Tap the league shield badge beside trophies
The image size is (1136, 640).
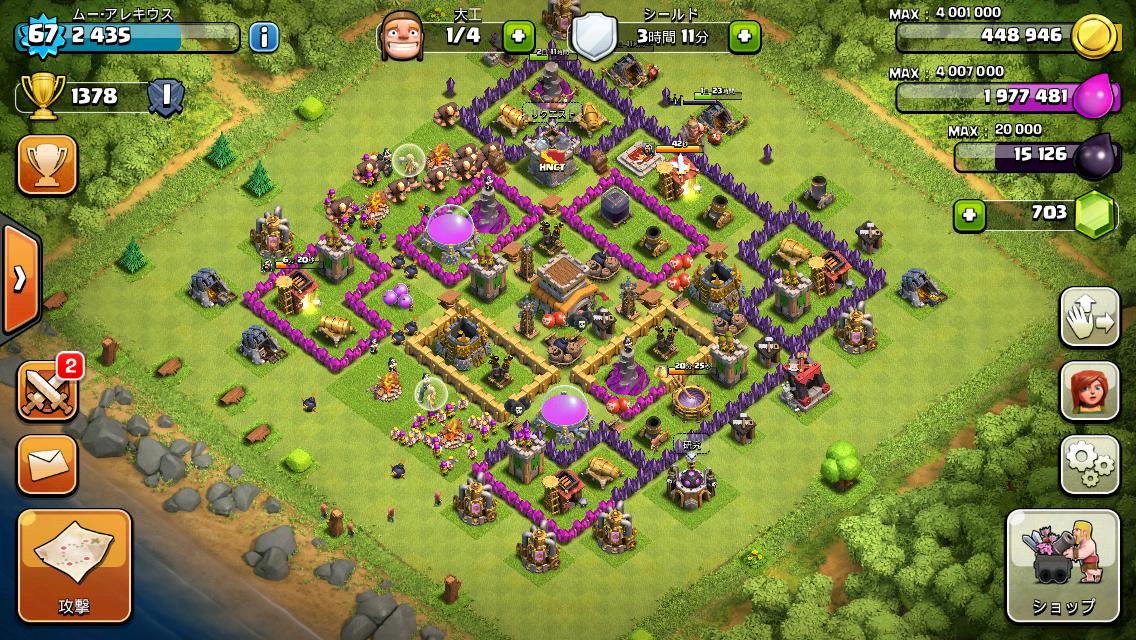point(165,96)
